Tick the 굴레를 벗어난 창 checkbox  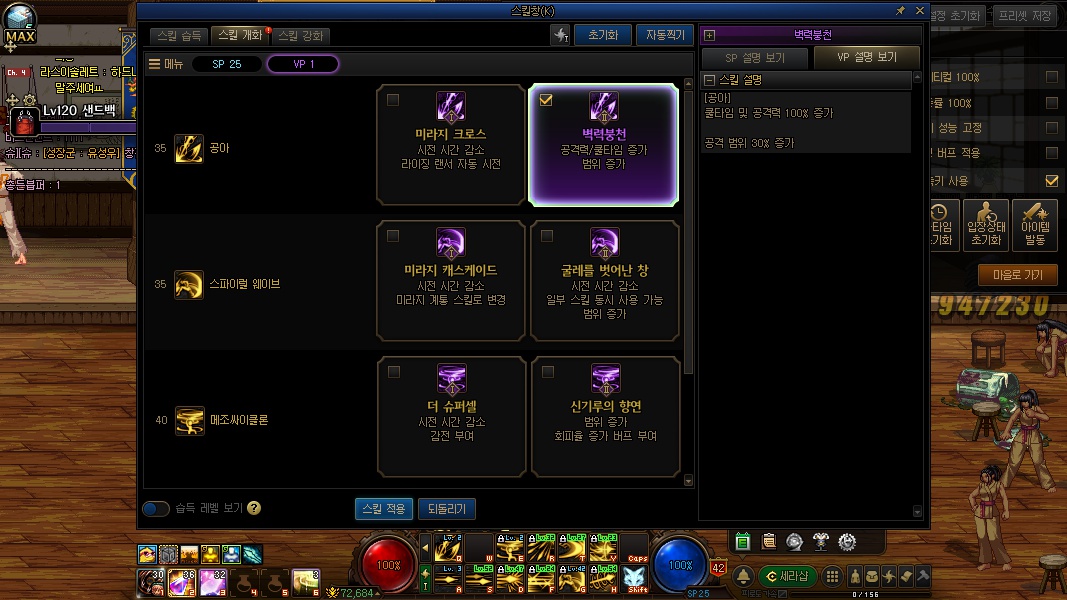(x=546, y=236)
